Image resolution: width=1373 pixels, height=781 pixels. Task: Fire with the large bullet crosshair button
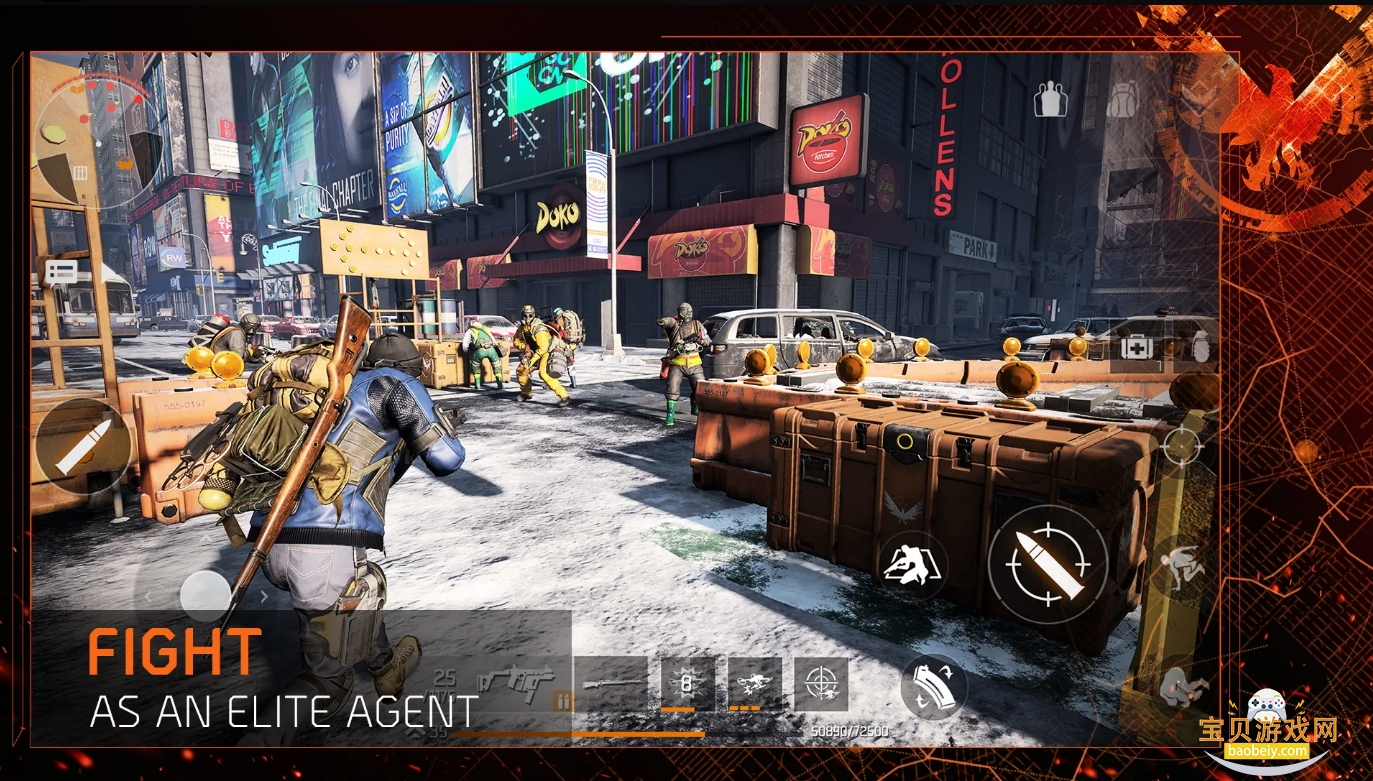tap(1047, 564)
